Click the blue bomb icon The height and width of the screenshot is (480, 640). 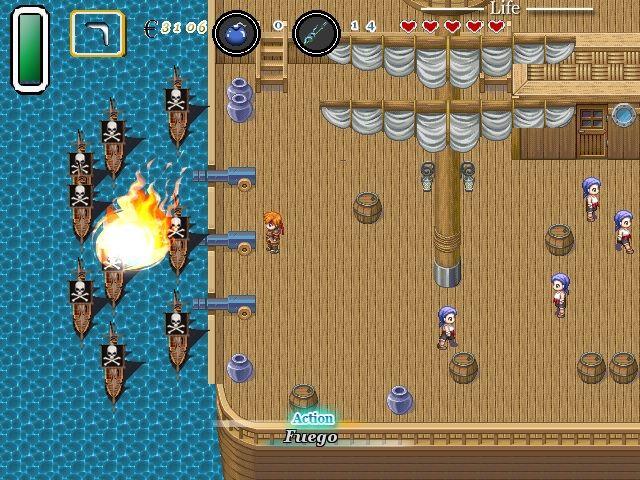pyautogui.click(x=237, y=33)
